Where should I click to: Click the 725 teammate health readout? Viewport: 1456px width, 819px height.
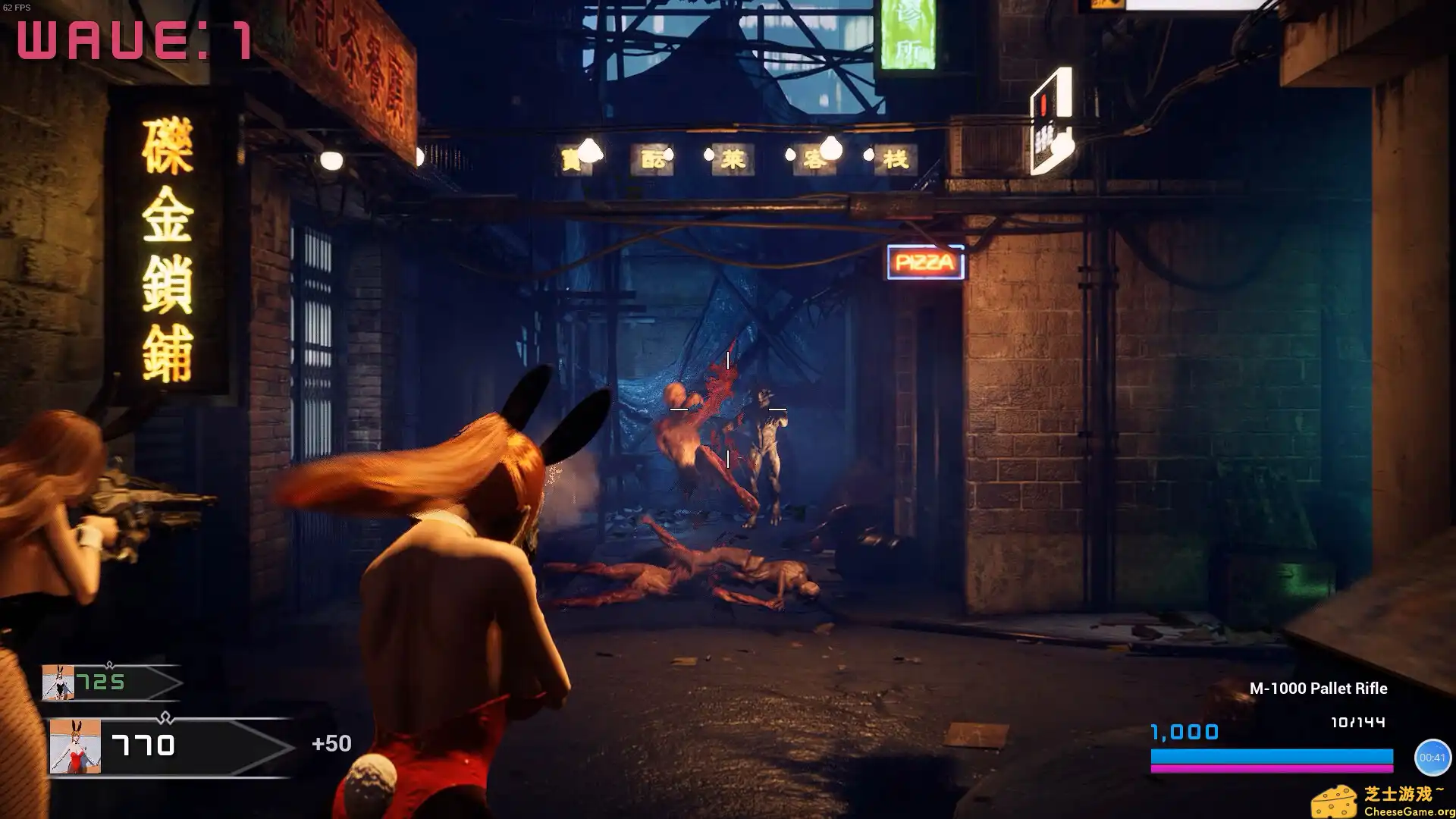click(x=101, y=681)
